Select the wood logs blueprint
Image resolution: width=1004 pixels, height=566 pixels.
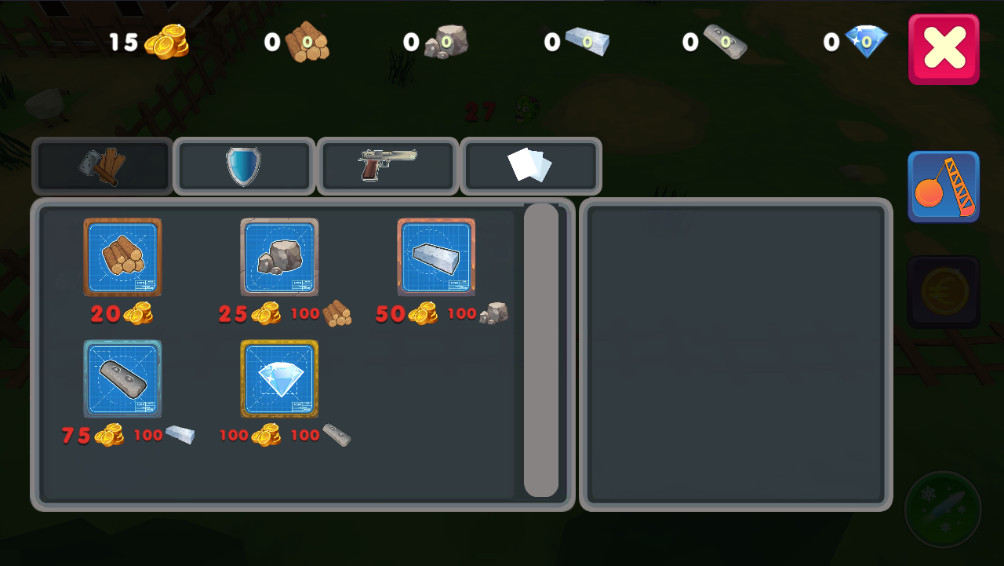pyautogui.click(x=122, y=257)
